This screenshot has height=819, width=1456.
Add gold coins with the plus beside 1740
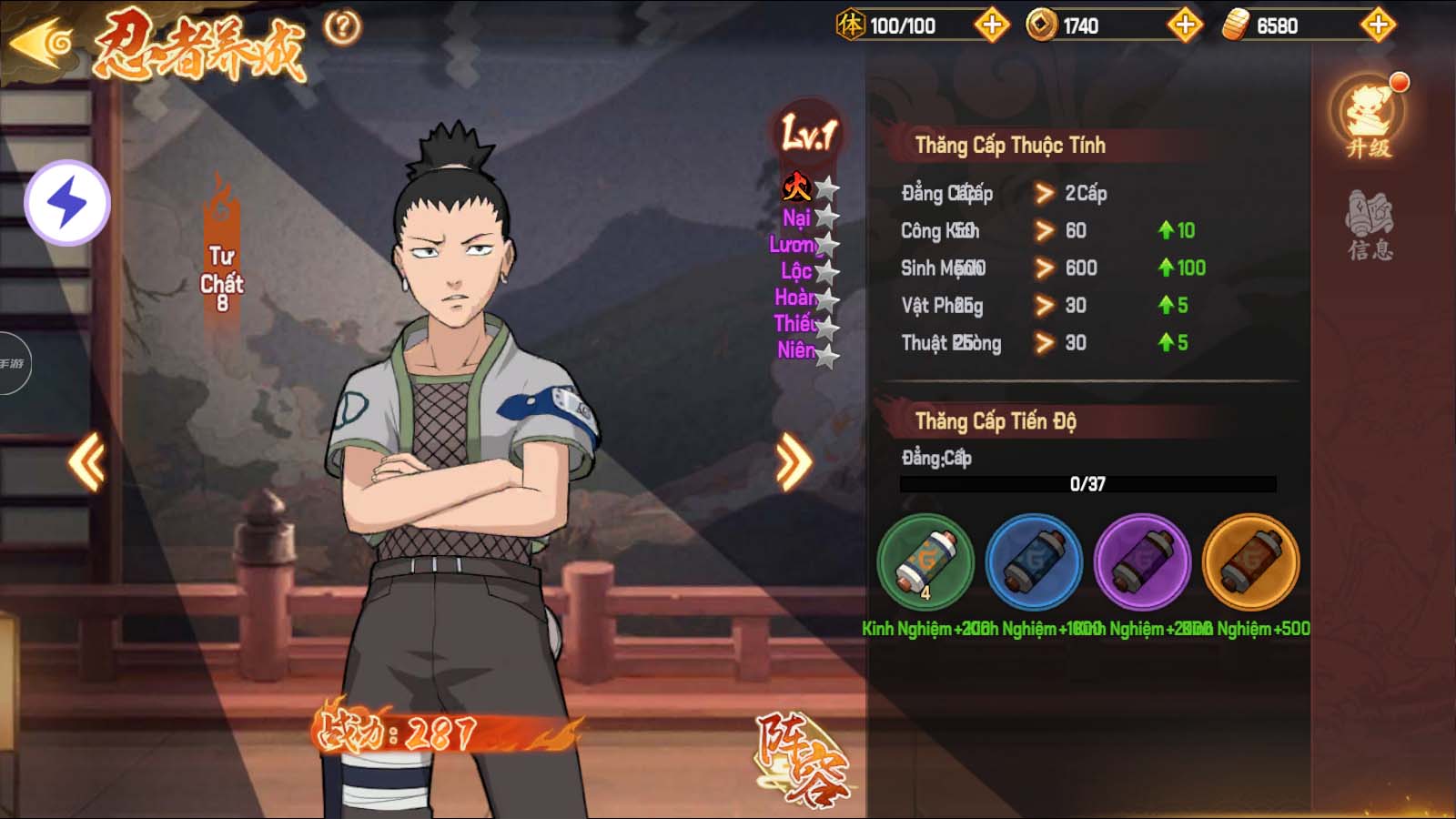click(x=1185, y=25)
